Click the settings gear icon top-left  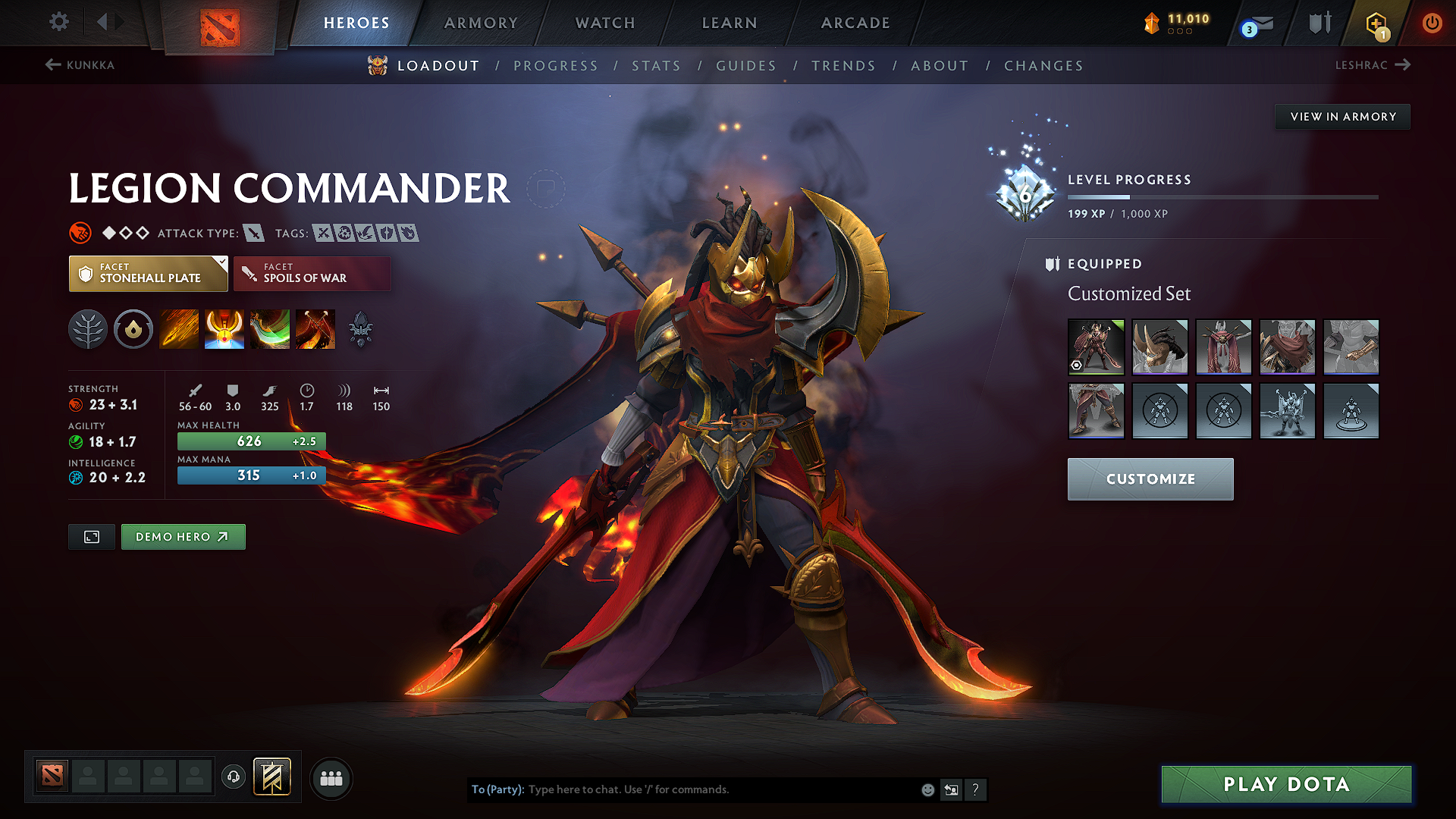click(x=58, y=22)
